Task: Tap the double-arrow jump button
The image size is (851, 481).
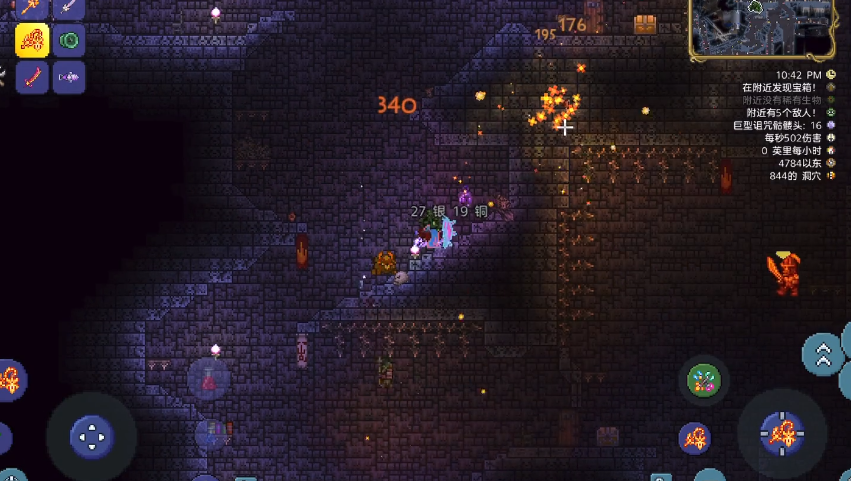Action: pyautogui.click(x=823, y=353)
